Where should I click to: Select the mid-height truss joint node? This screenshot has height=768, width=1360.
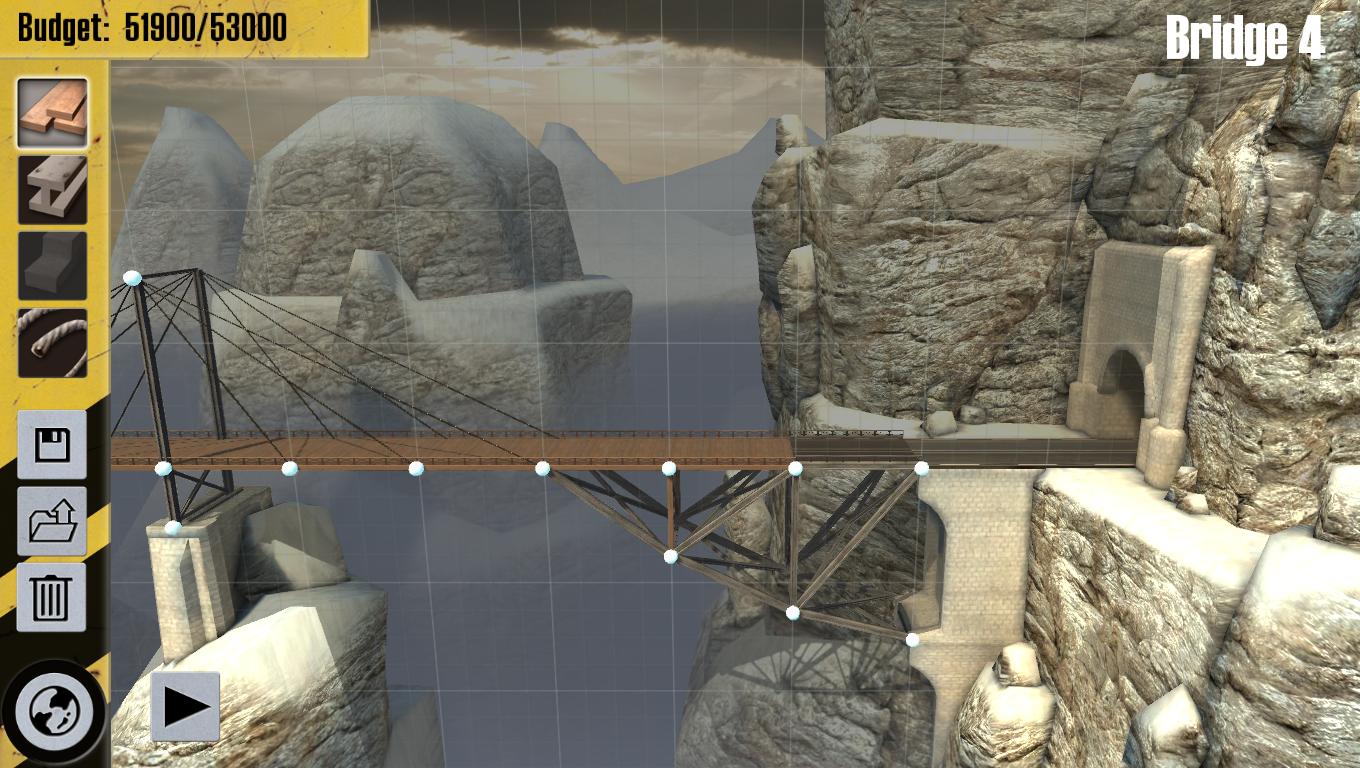click(668, 555)
